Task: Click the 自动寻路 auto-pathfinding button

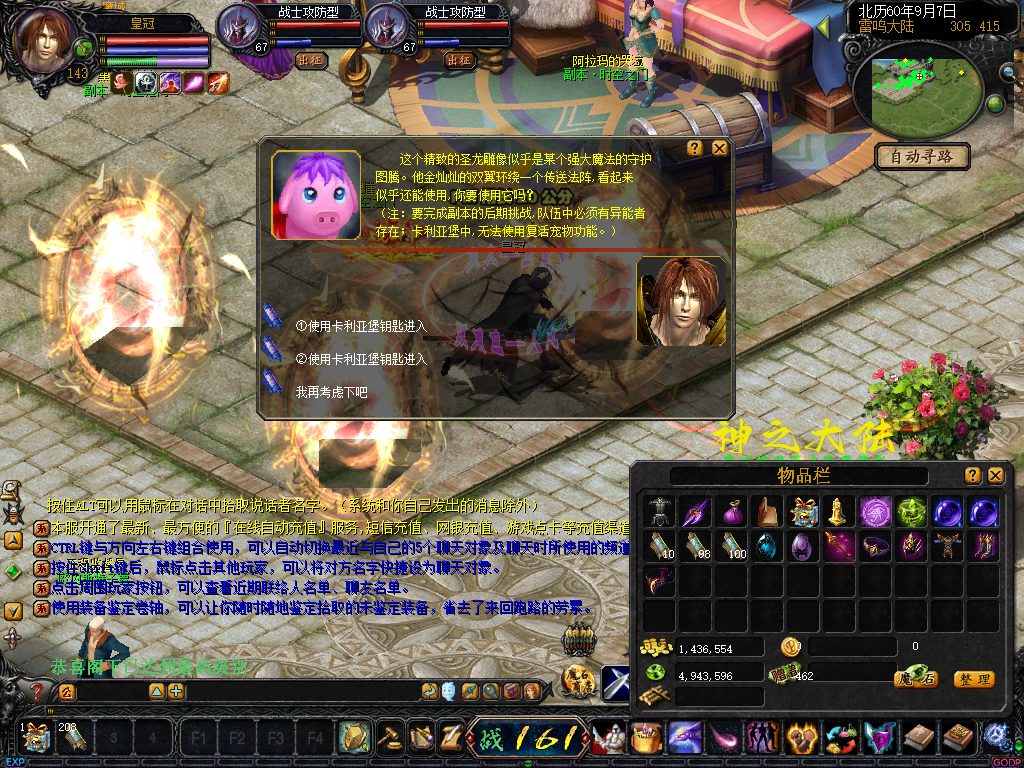Action: pyautogui.click(x=922, y=156)
